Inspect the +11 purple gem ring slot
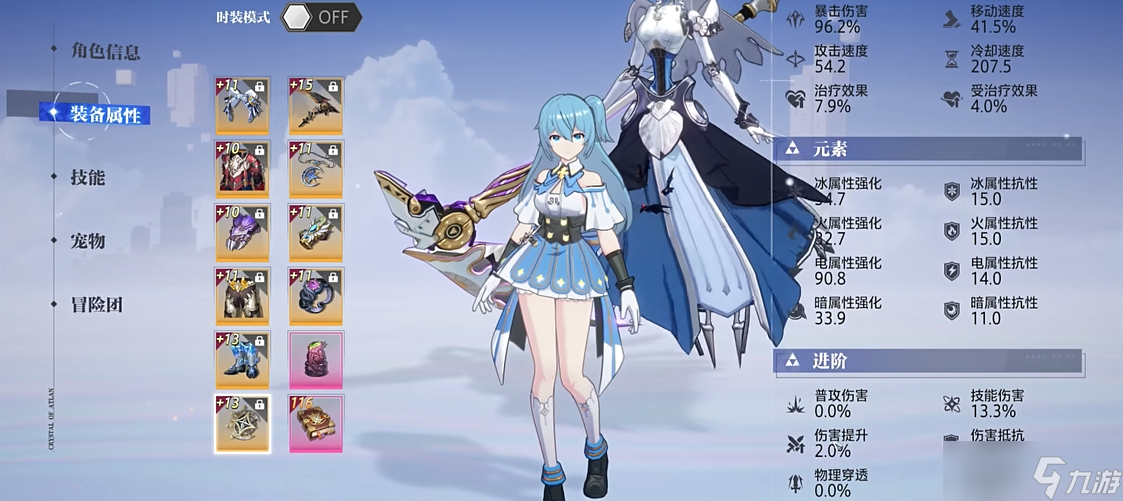This screenshot has width=1123, height=501. (x=316, y=297)
